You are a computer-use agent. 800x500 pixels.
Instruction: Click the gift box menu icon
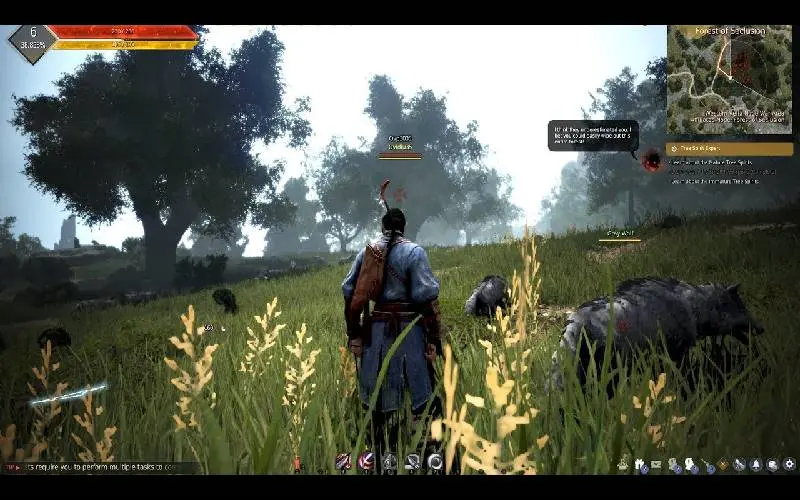[x=639, y=465]
